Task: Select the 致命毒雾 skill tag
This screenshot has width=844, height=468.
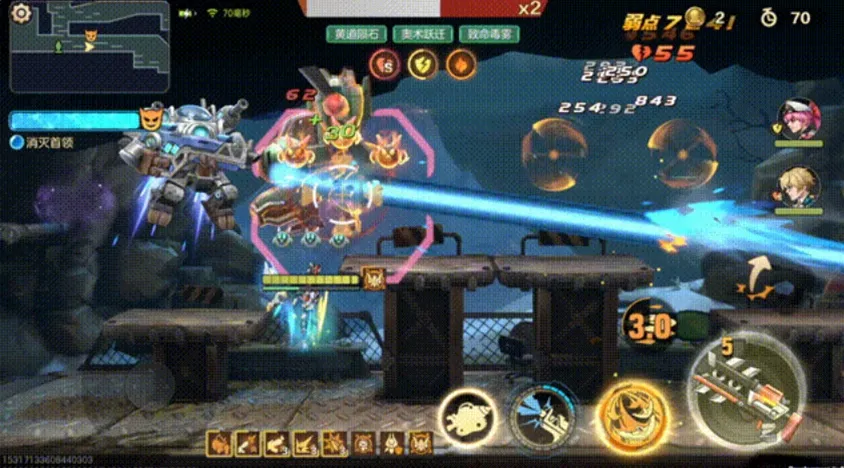Action: [x=488, y=34]
